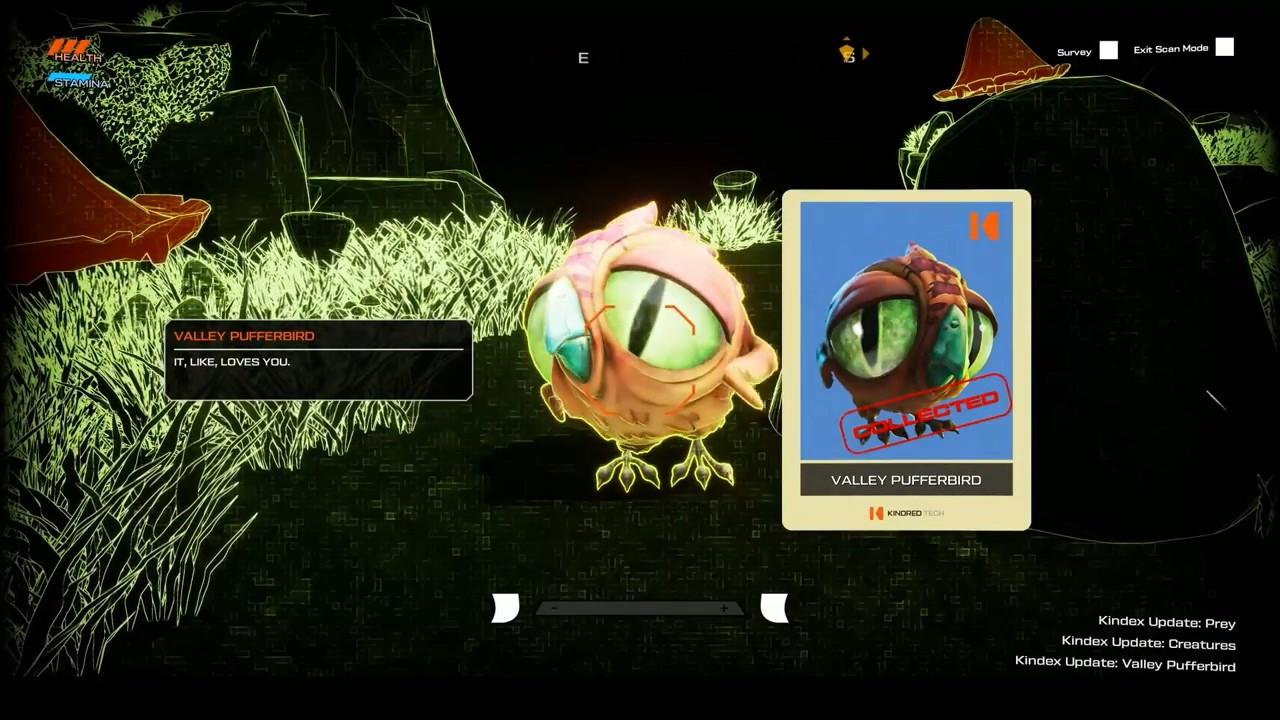Select the Valley Pufferbird collectible card

[906, 359]
